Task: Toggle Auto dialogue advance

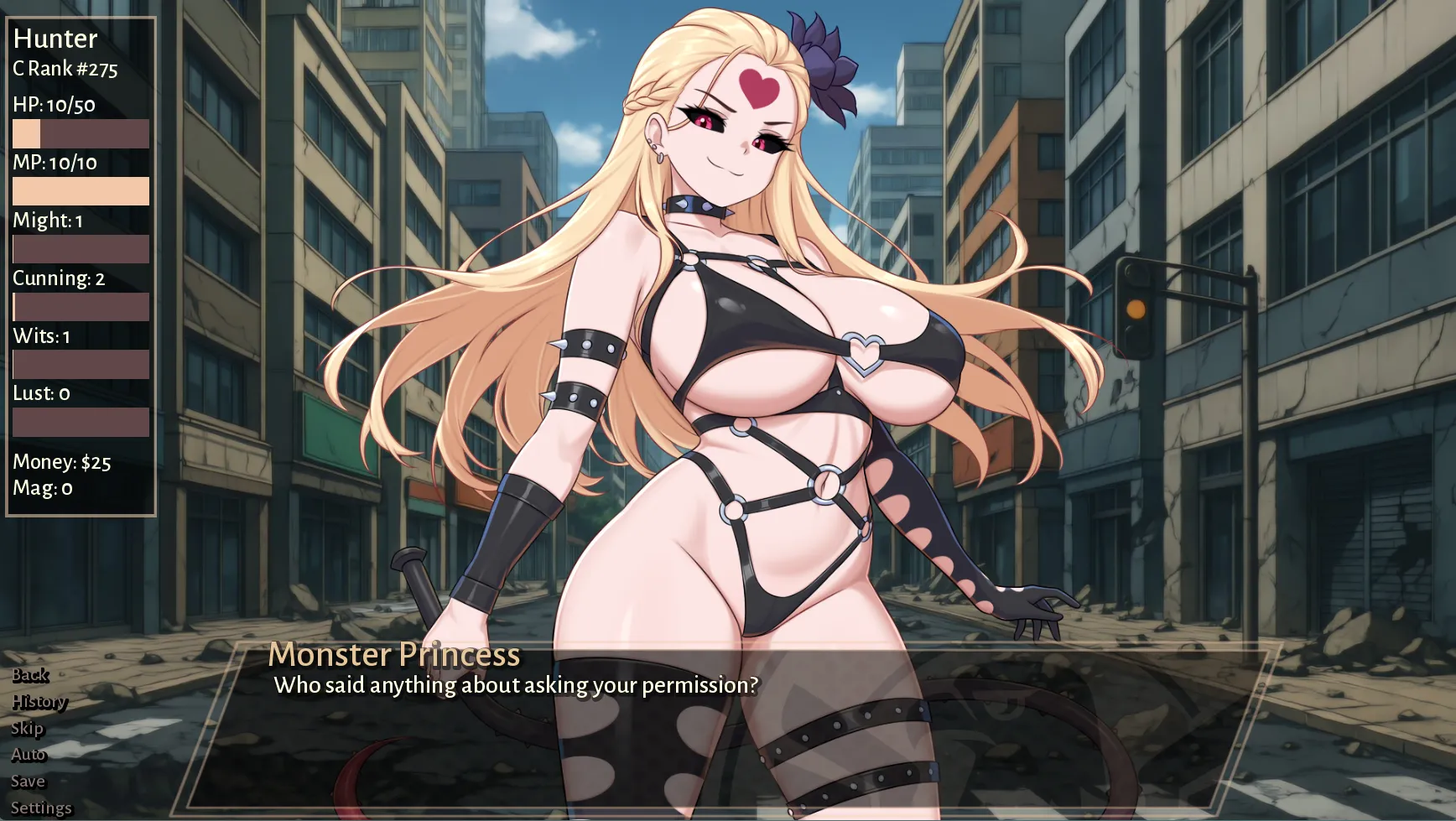Action: 29,755
